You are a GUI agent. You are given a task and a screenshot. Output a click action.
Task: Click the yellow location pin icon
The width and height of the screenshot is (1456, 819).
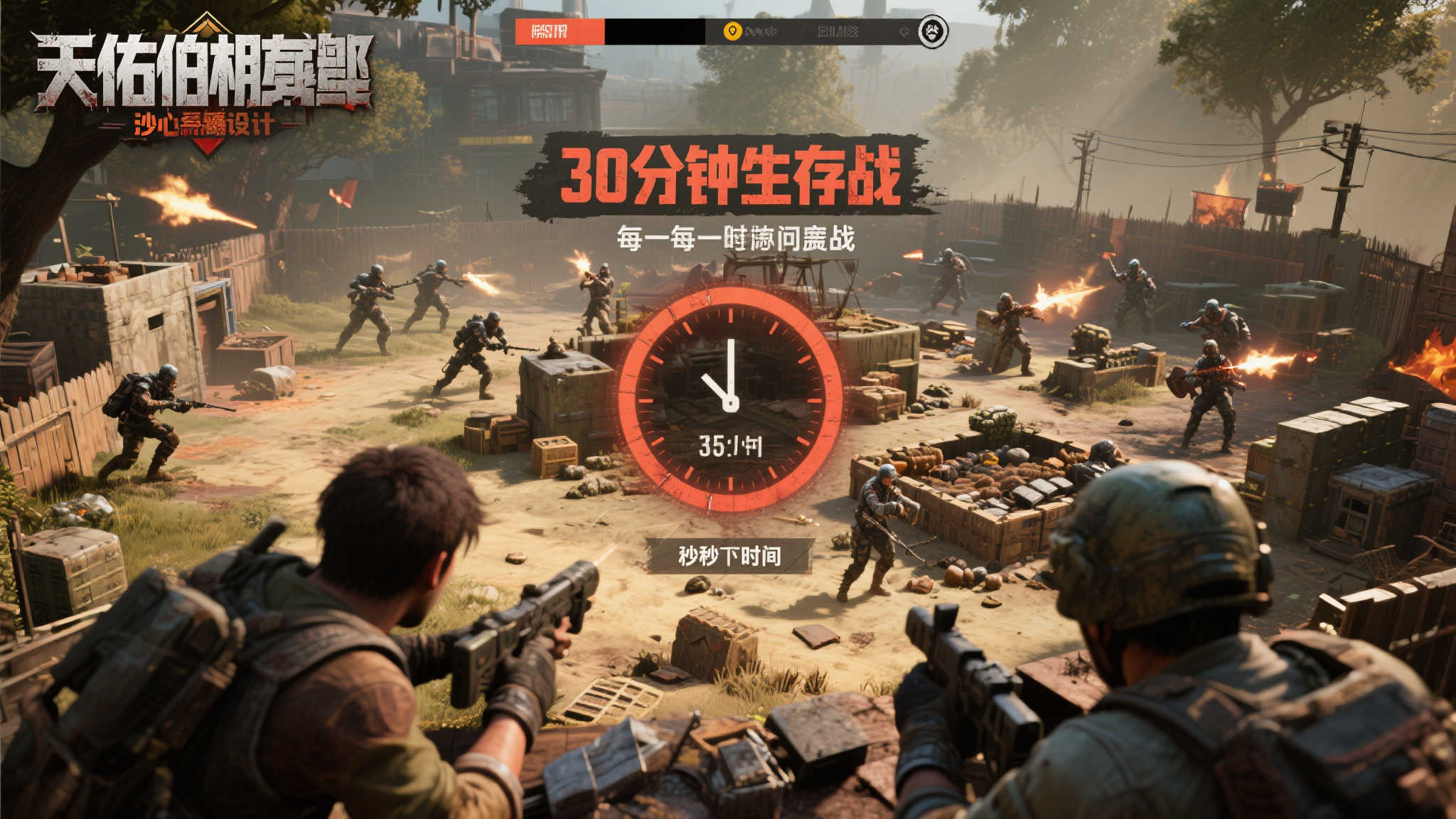point(732,31)
